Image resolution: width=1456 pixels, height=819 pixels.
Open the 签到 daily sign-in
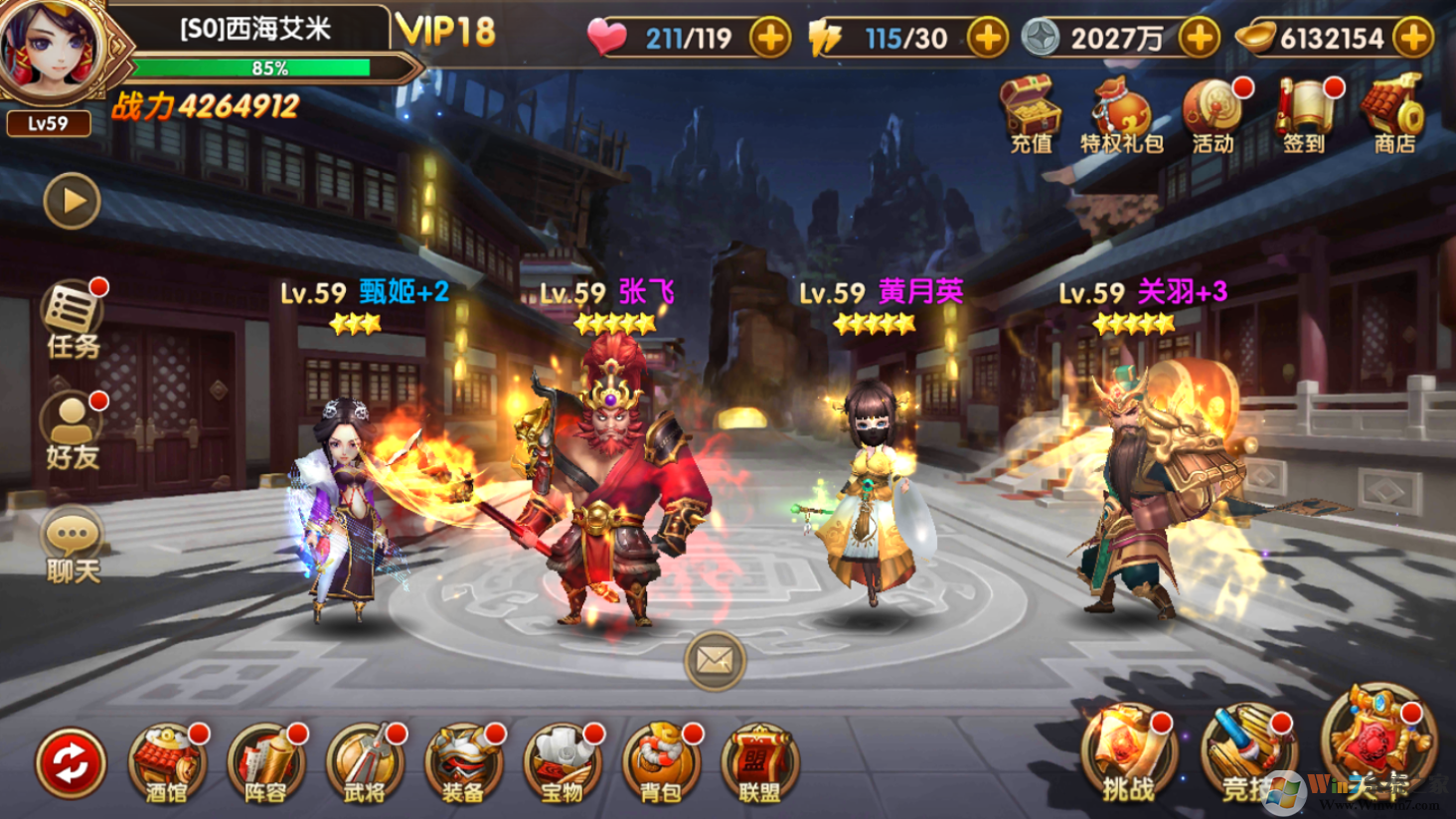point(1304,115)
